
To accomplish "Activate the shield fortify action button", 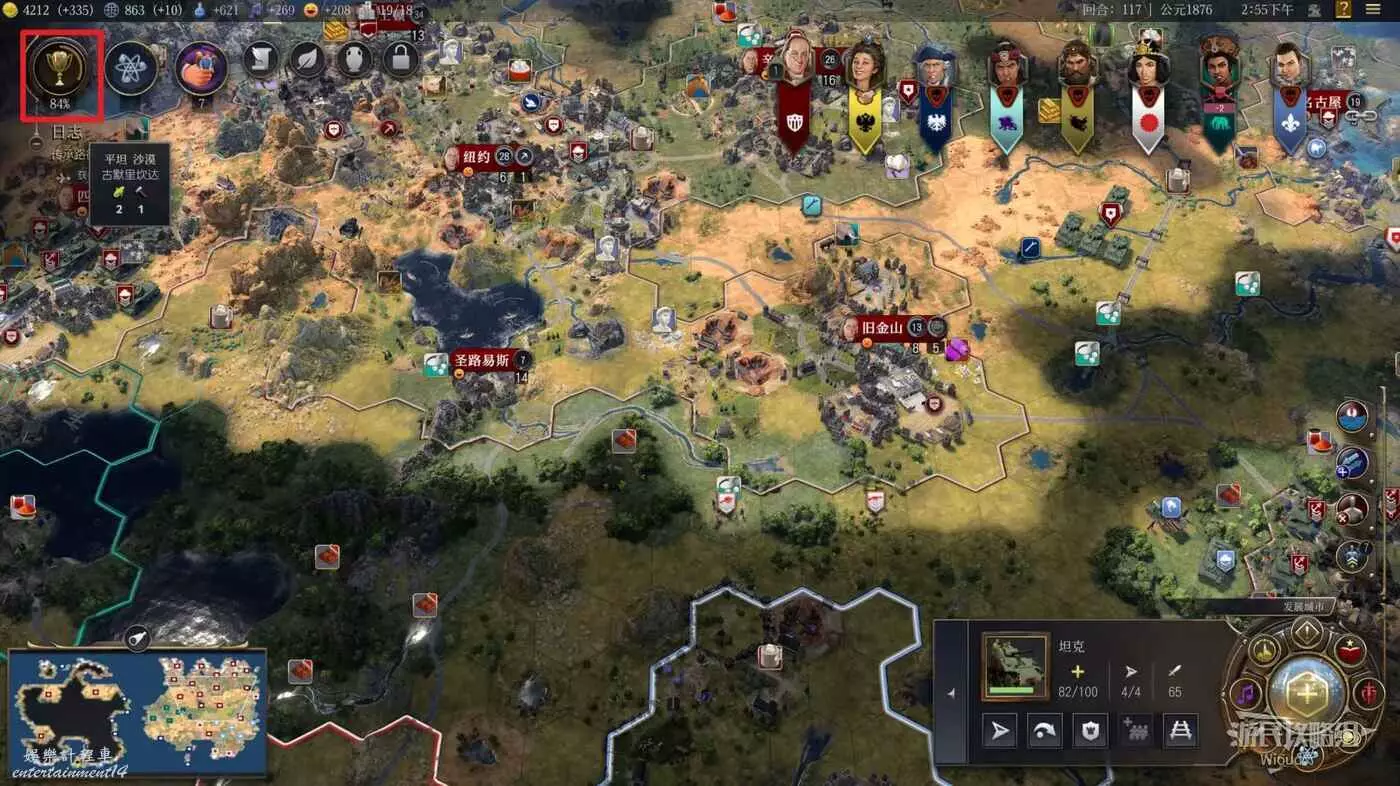I will click(x=1090, y=731).
